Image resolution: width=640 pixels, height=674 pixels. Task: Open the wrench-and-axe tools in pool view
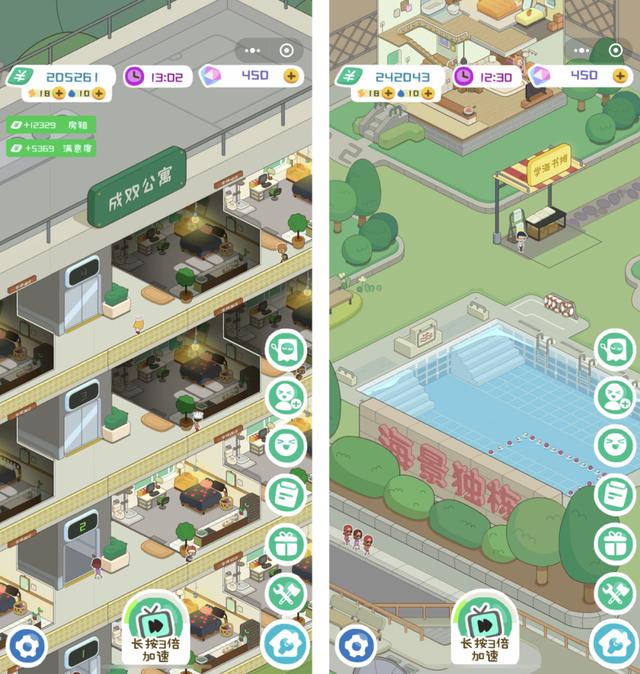click(614, 594)
